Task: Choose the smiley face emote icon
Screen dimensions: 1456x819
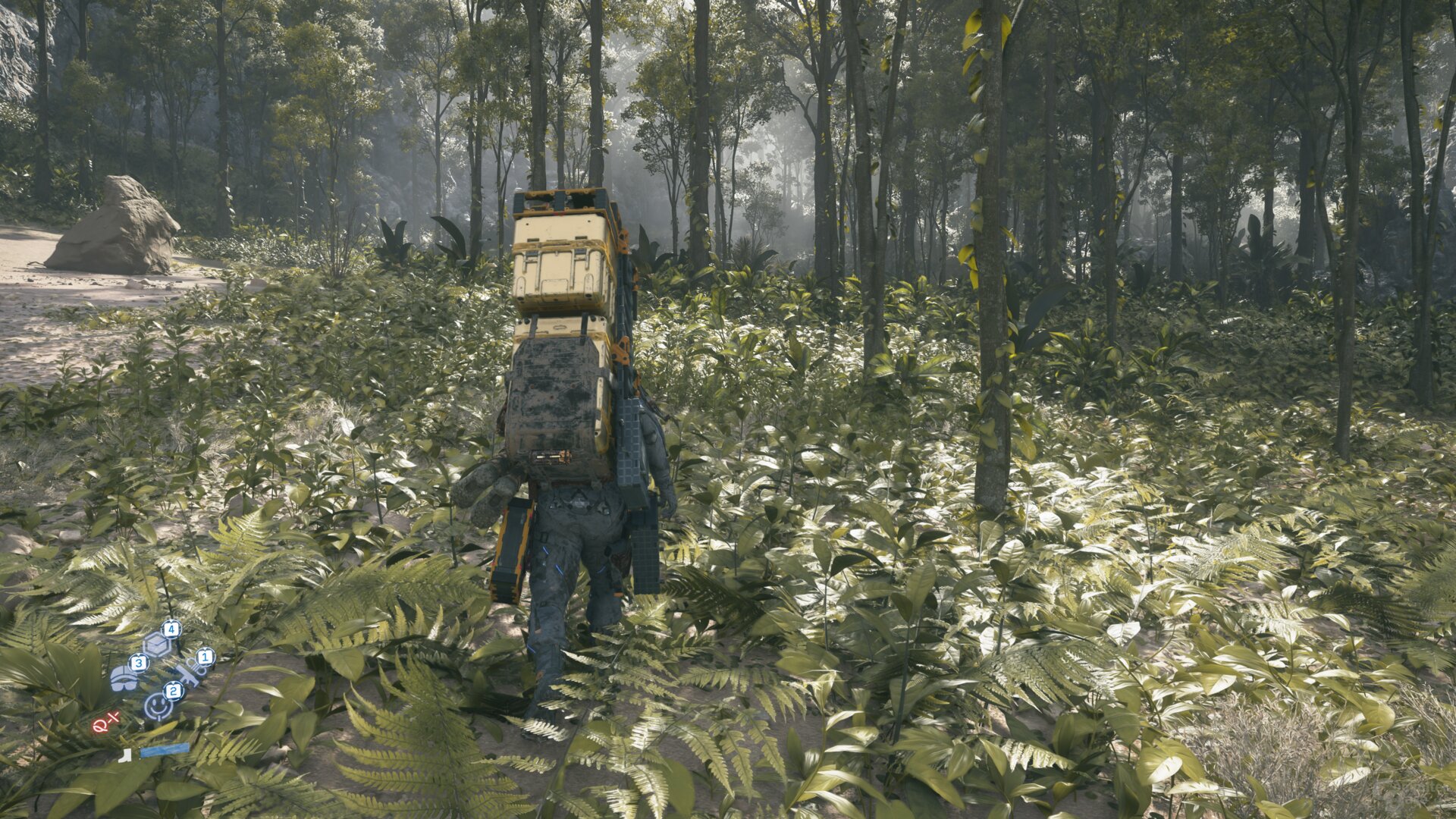Action: 157,706
